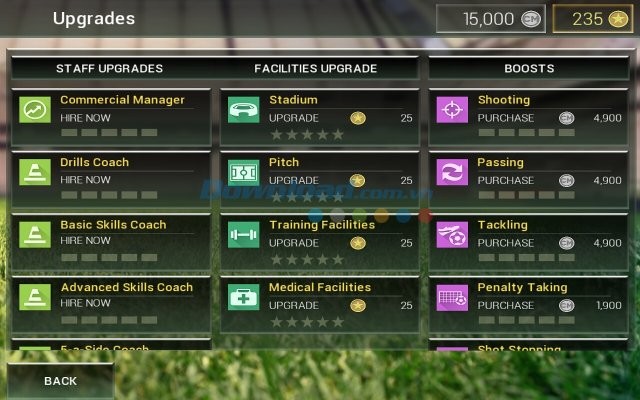Viewport: 640px width, 400px height.
Task: Select the Training Facilities dumbbell icon
Action: (x=244, y=235)
